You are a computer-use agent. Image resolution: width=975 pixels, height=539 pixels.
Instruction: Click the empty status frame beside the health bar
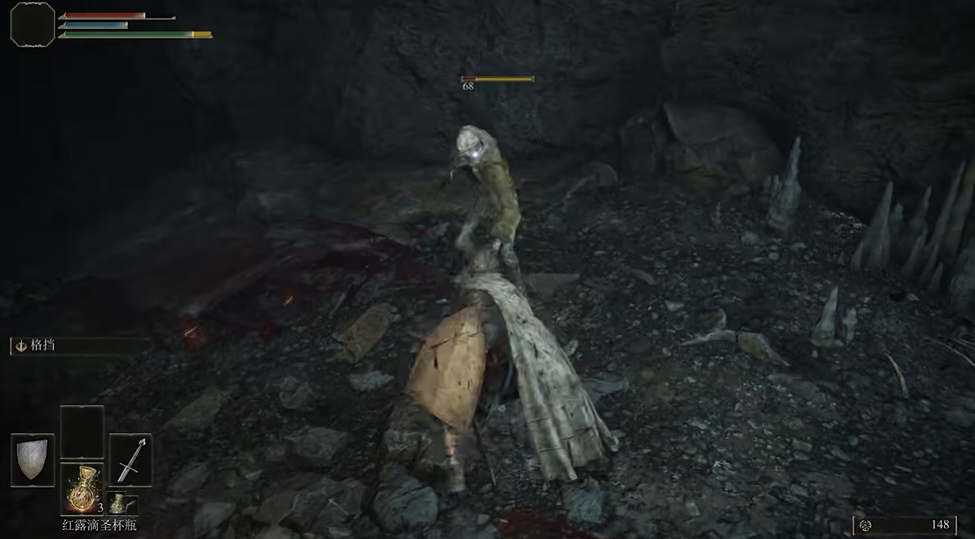coord(32,23)
